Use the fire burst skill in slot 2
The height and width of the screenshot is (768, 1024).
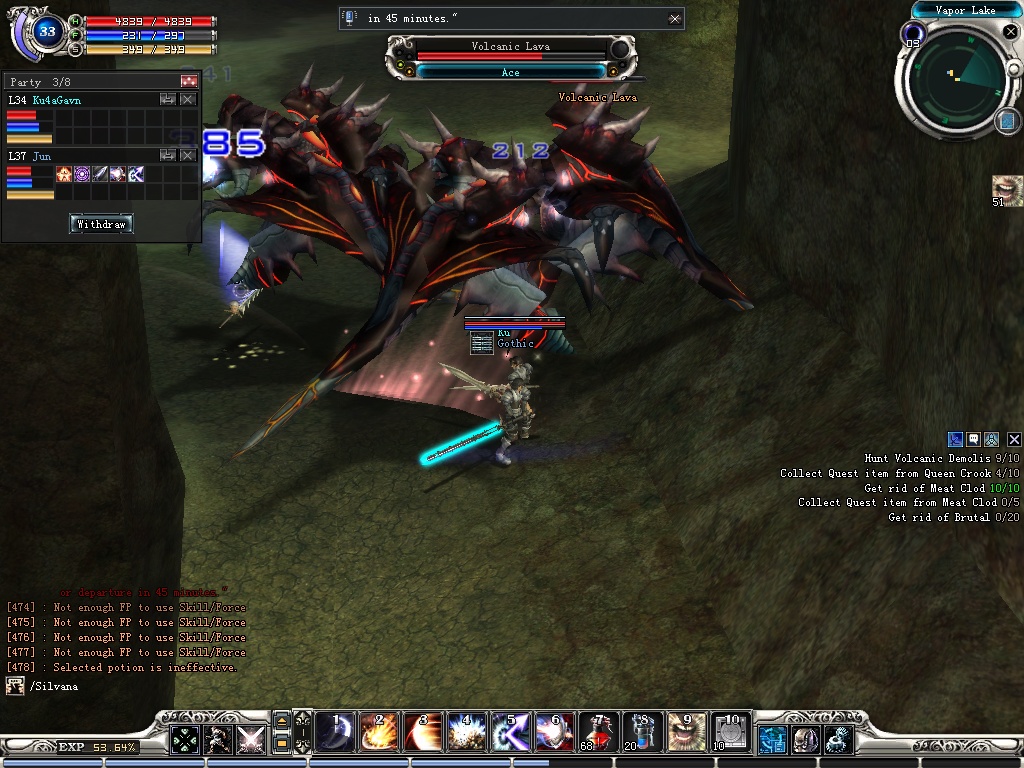379,733
